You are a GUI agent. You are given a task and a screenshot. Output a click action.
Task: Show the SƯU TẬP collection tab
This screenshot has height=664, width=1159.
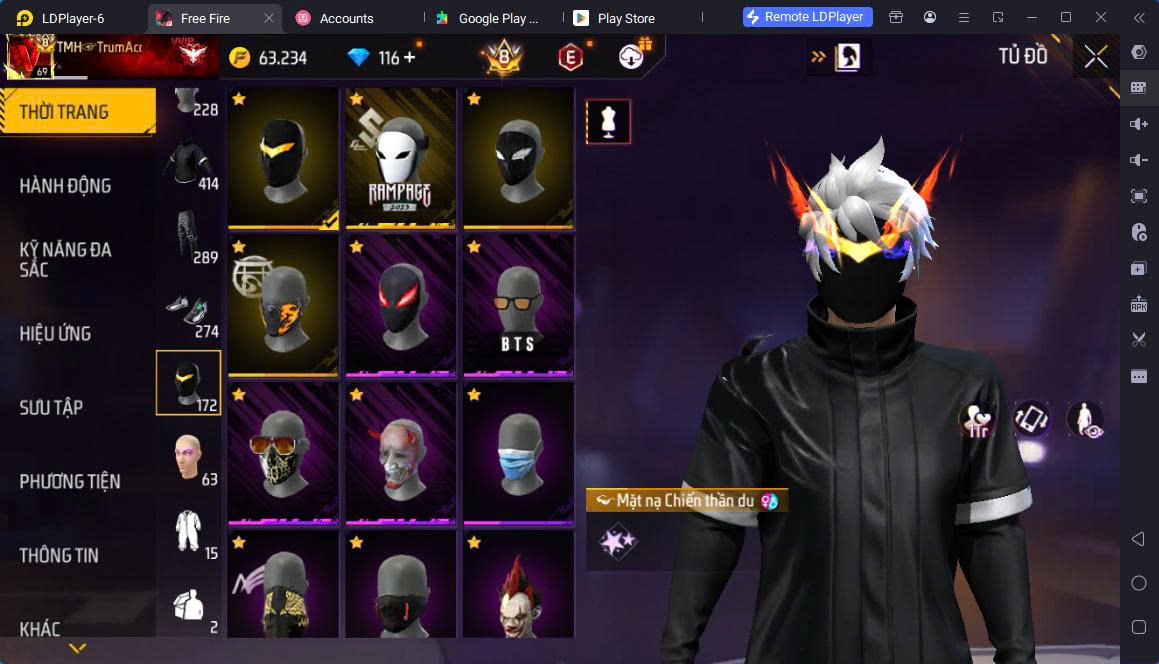(52, 407)
